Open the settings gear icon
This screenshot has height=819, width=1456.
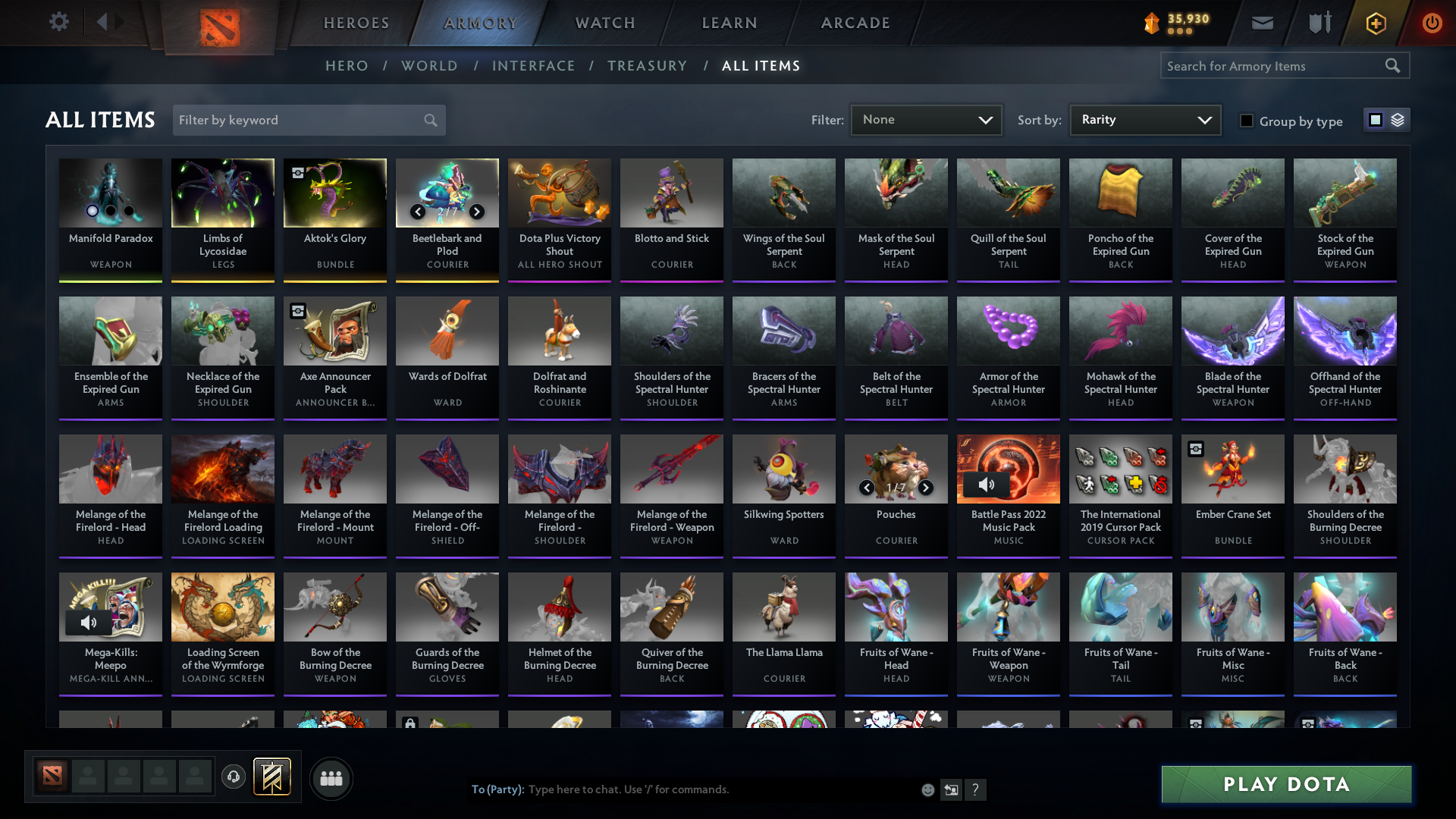(x=59, y=22)
